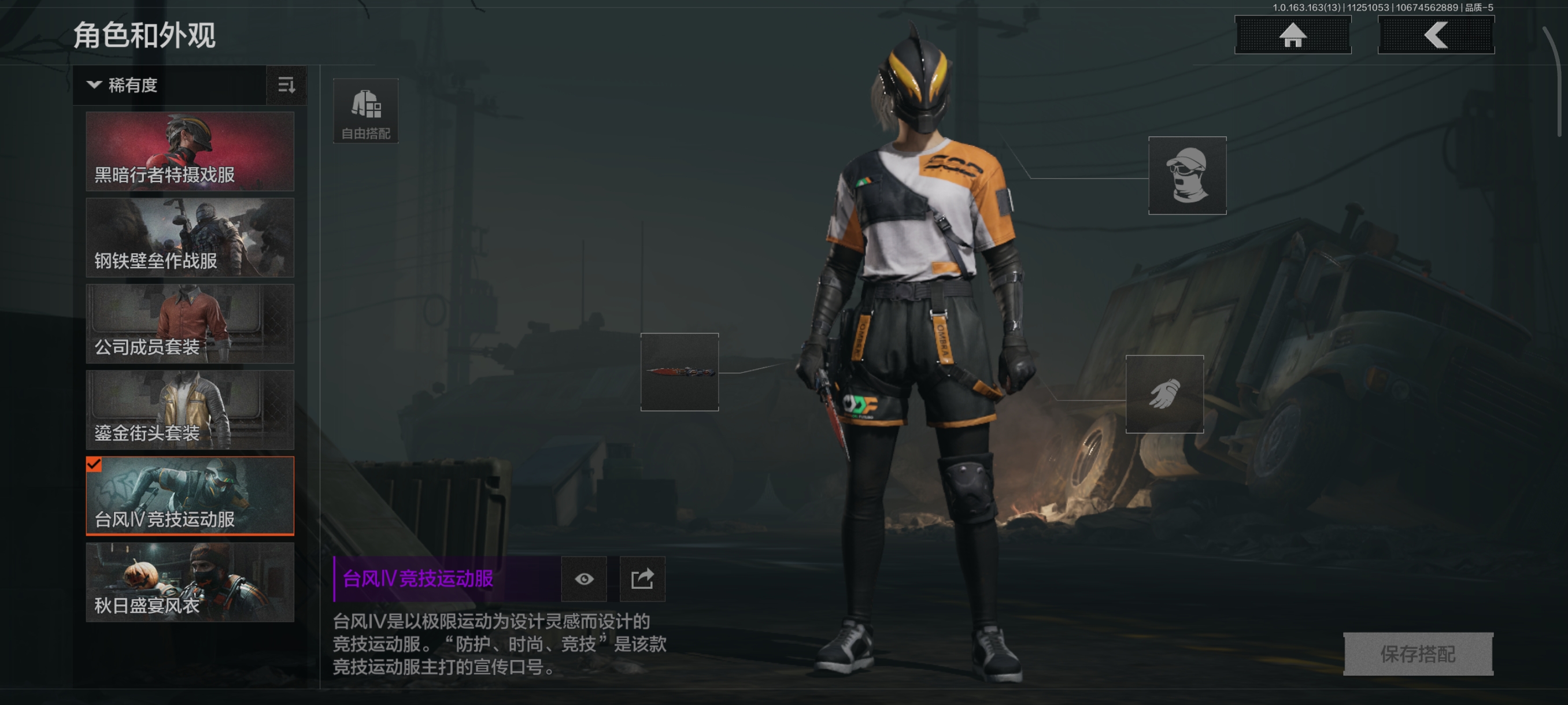Choose the 钢铁壁垒作战服 outfit
Screen dimensions: 1568x705
click(x=190, y=238)
